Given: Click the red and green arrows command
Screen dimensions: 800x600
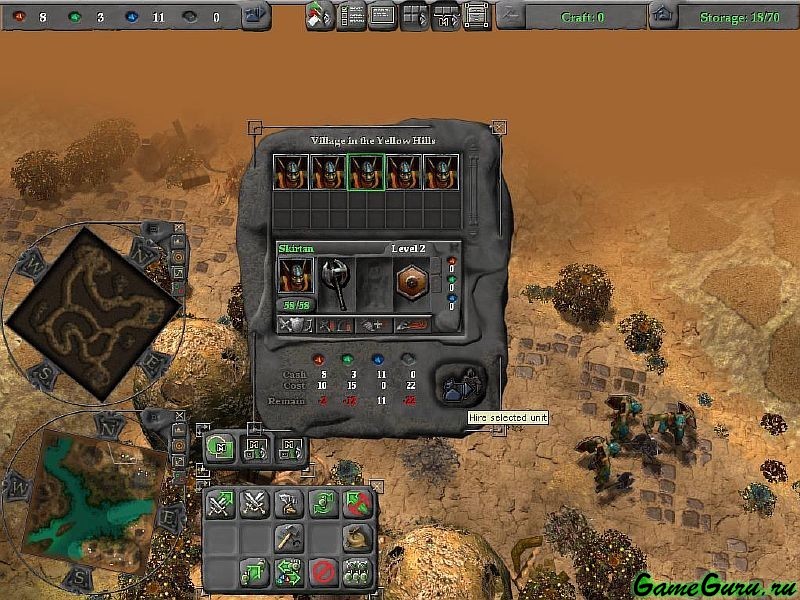Looking at the screenshot, I should click(x=355, y=504).
